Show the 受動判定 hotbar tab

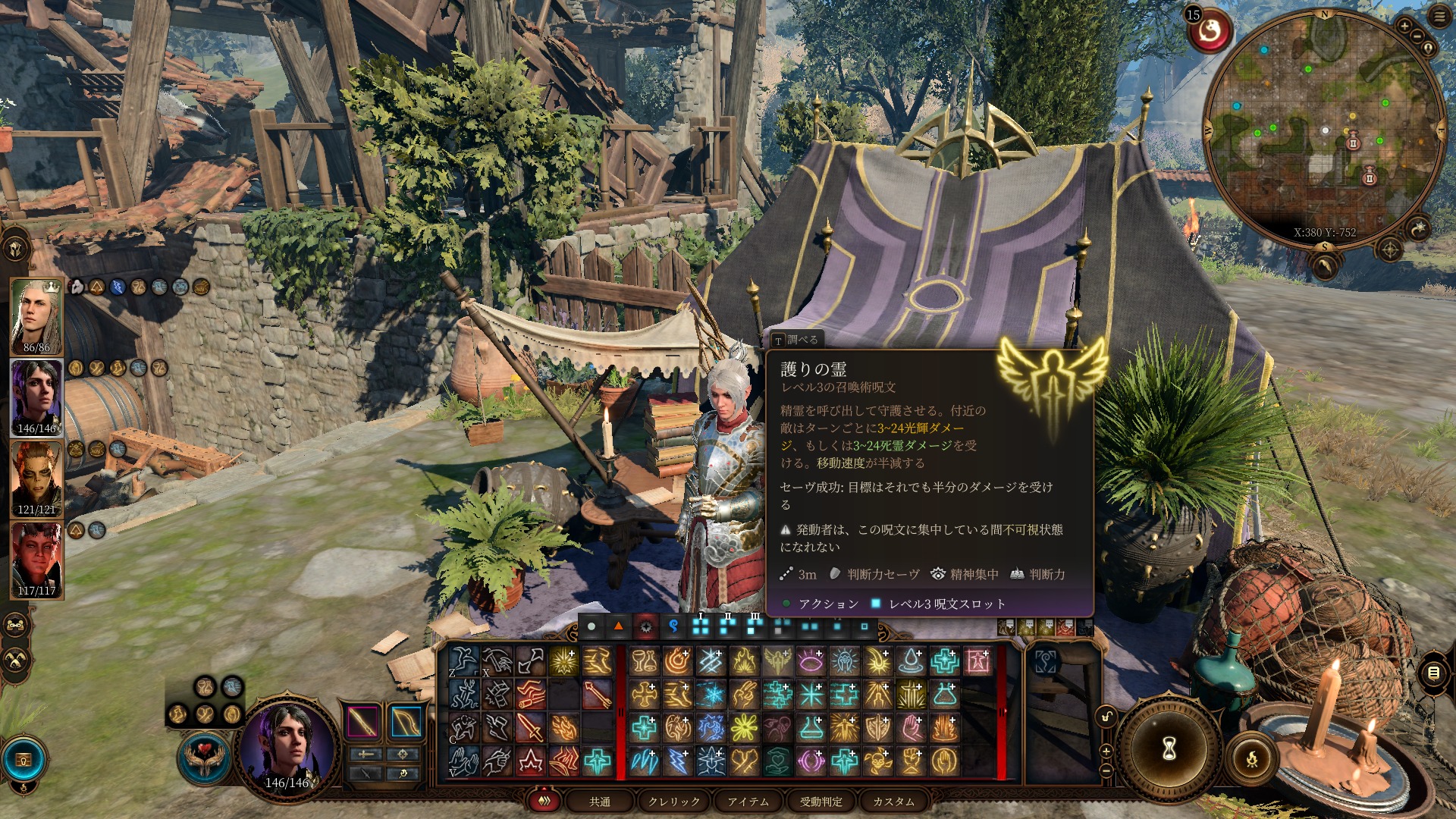point(821,802)
